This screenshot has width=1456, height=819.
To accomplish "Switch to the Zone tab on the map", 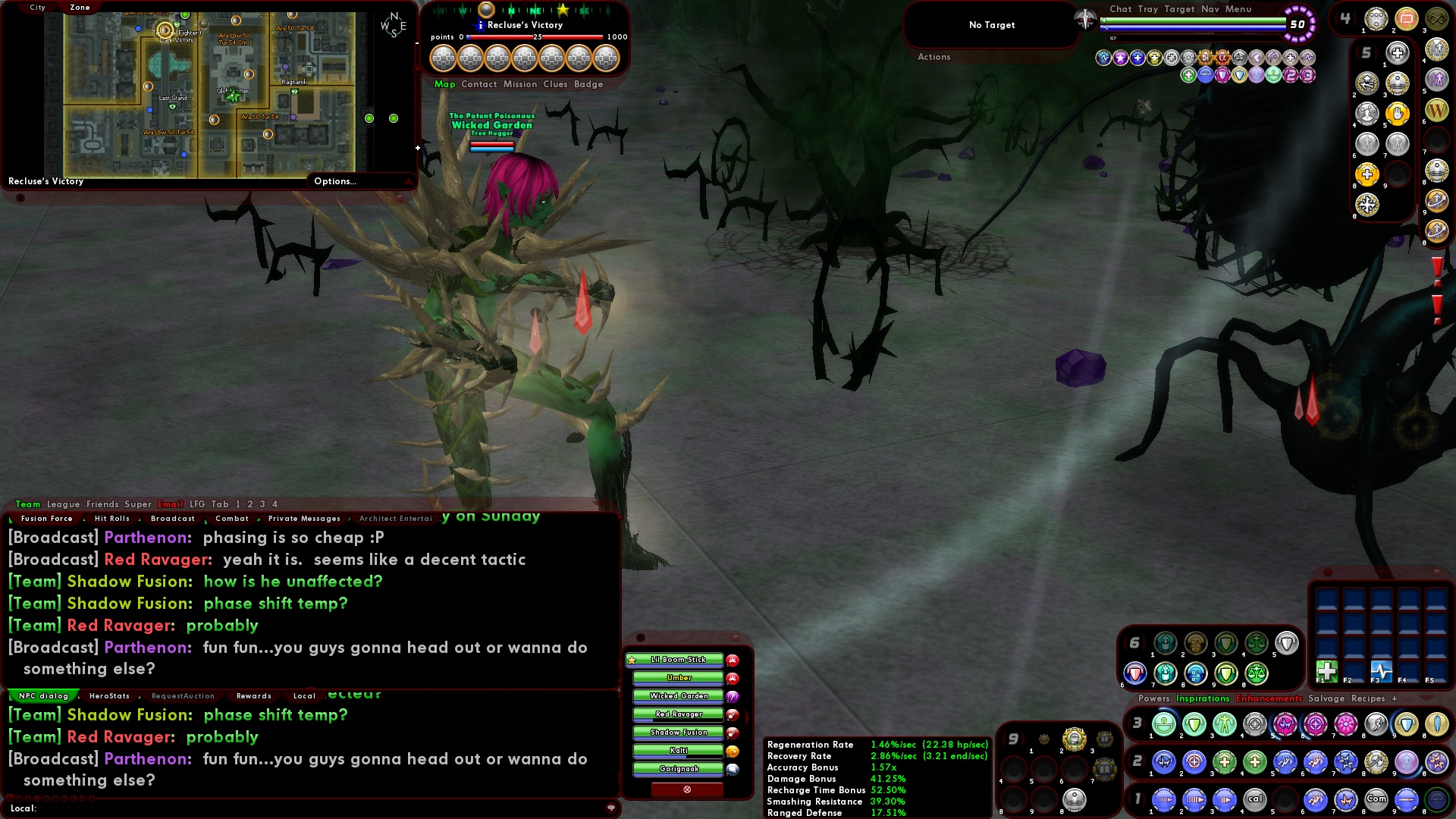I will coord(79,7).
